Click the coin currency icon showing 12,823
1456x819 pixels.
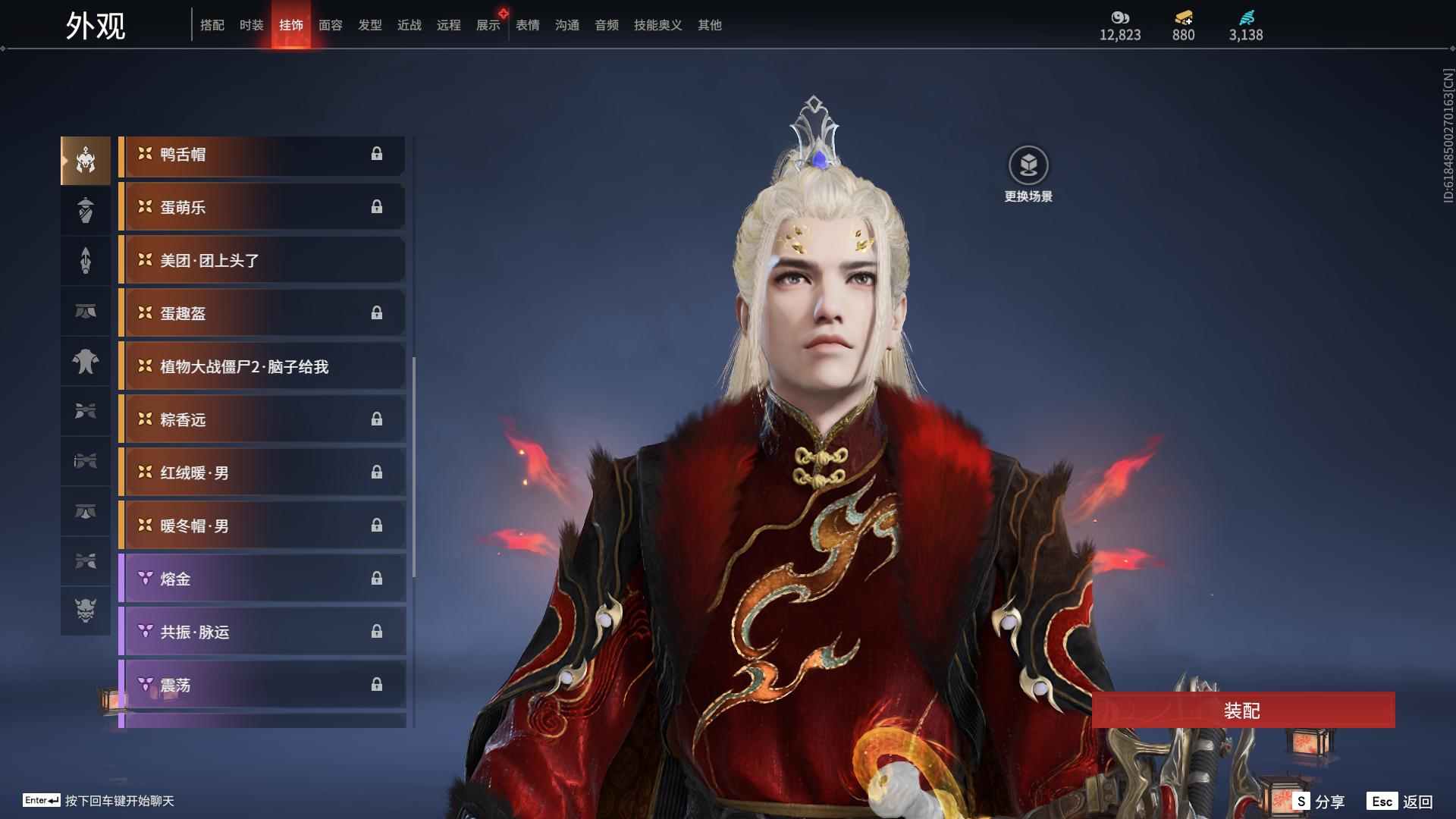(x=1120, y=17)
